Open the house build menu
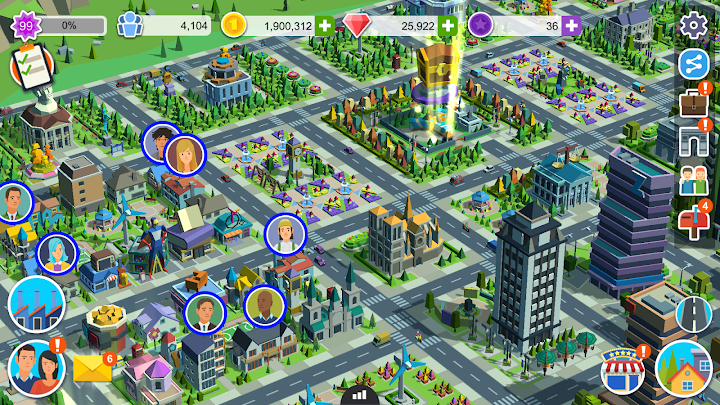This screenshot has width=720, height=405. pyautogui.click(x=683, y=368)
